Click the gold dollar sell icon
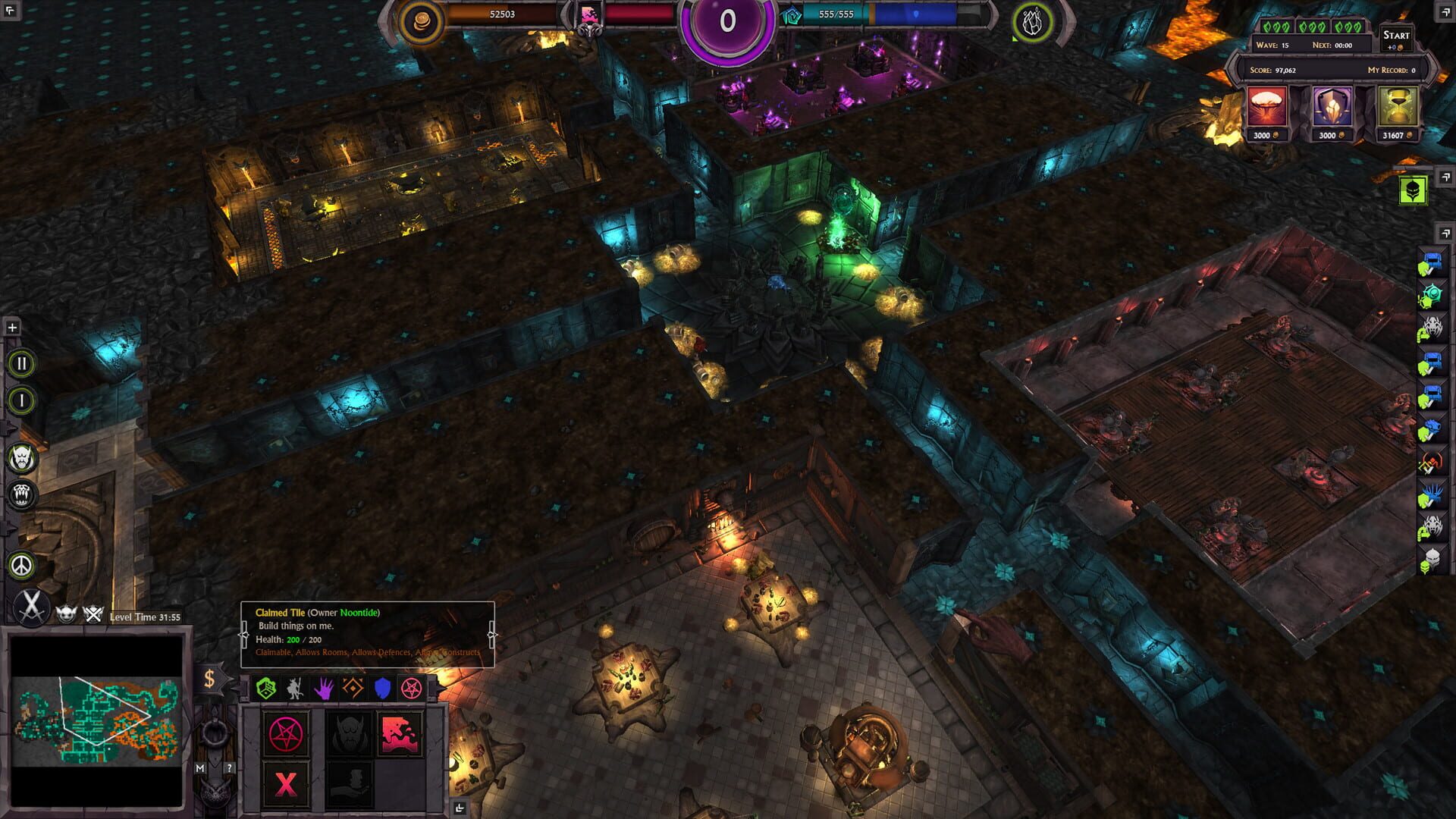Screen dimensions: 1456x819 coord(209,680)
